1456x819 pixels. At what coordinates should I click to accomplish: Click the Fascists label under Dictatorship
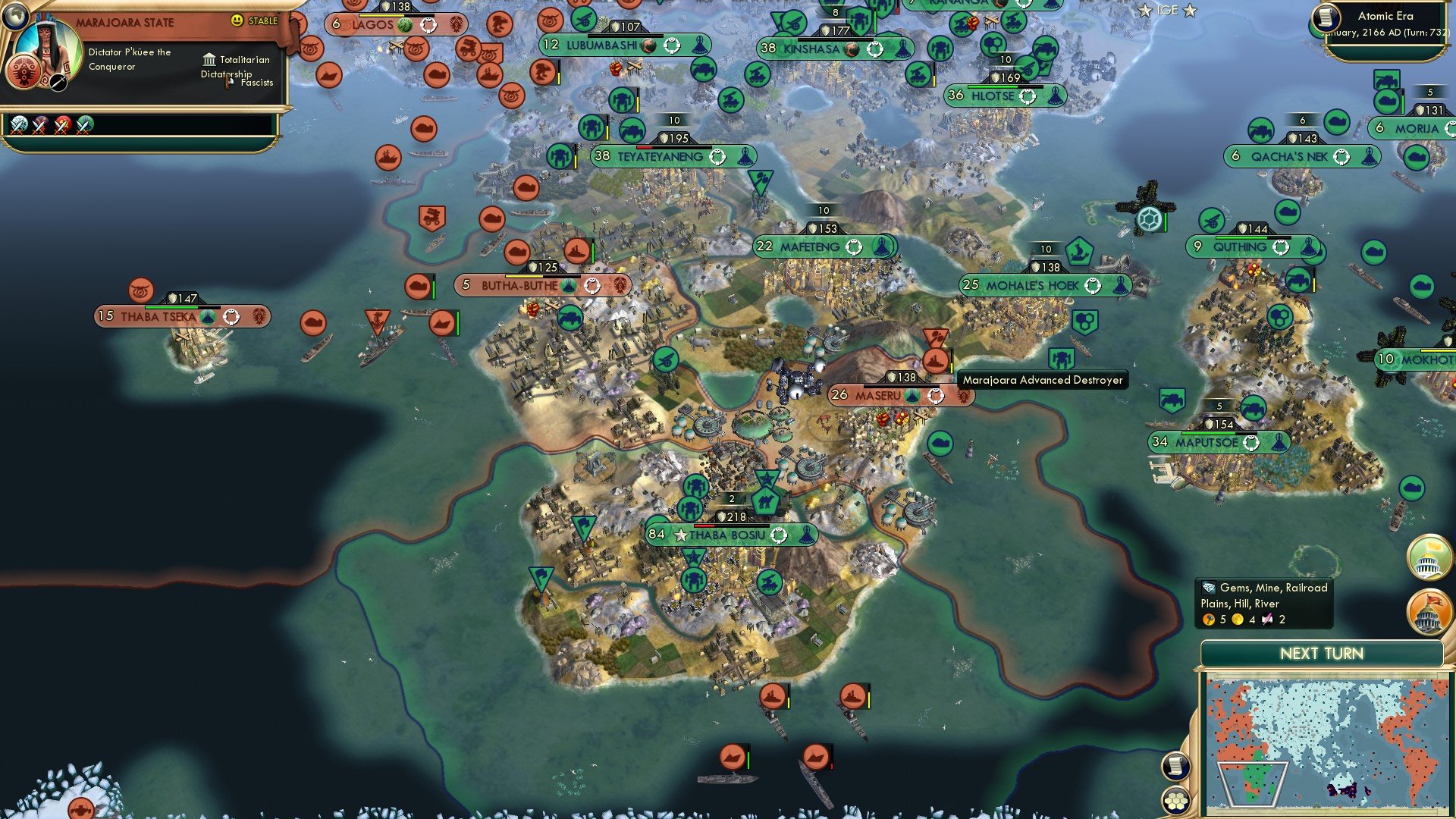[256, 83]
